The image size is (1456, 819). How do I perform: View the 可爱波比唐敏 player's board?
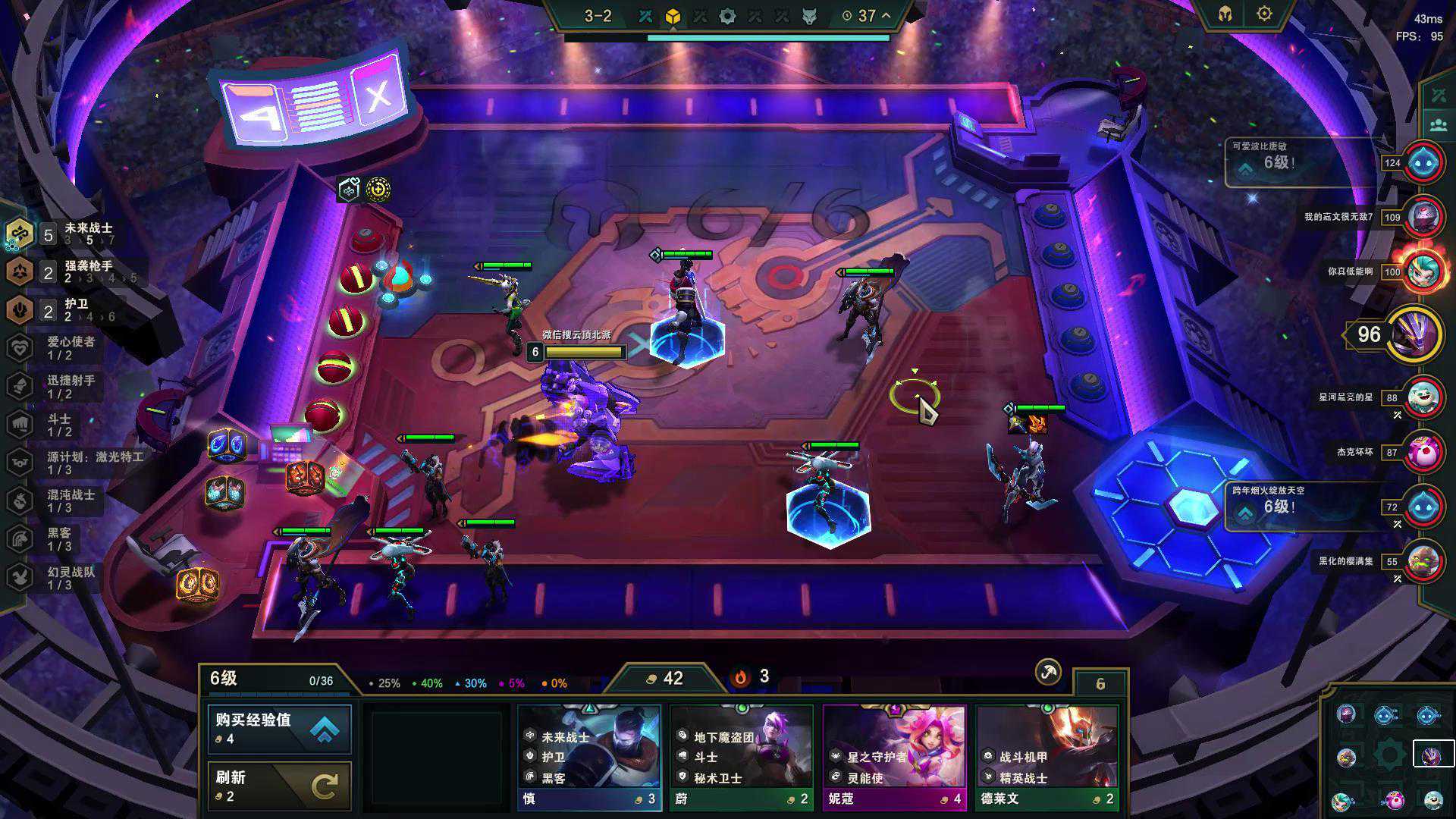[x=1423, y=162]
